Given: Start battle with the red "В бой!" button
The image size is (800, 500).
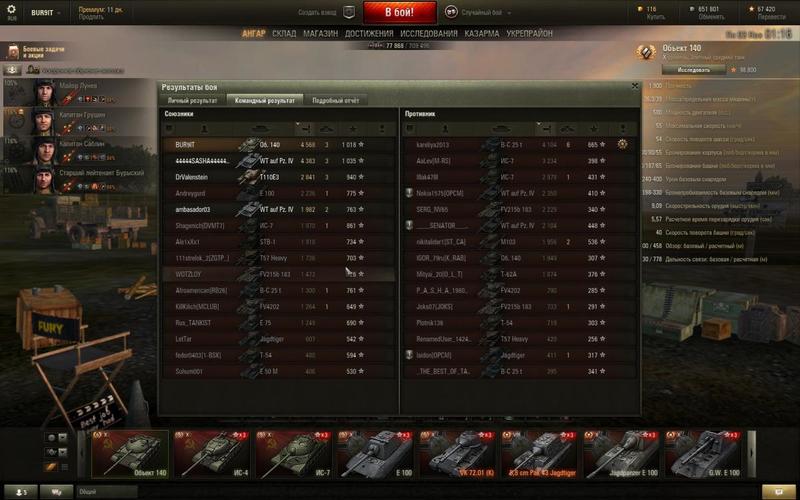Looking at the screenshot, I should click(399, 13).
